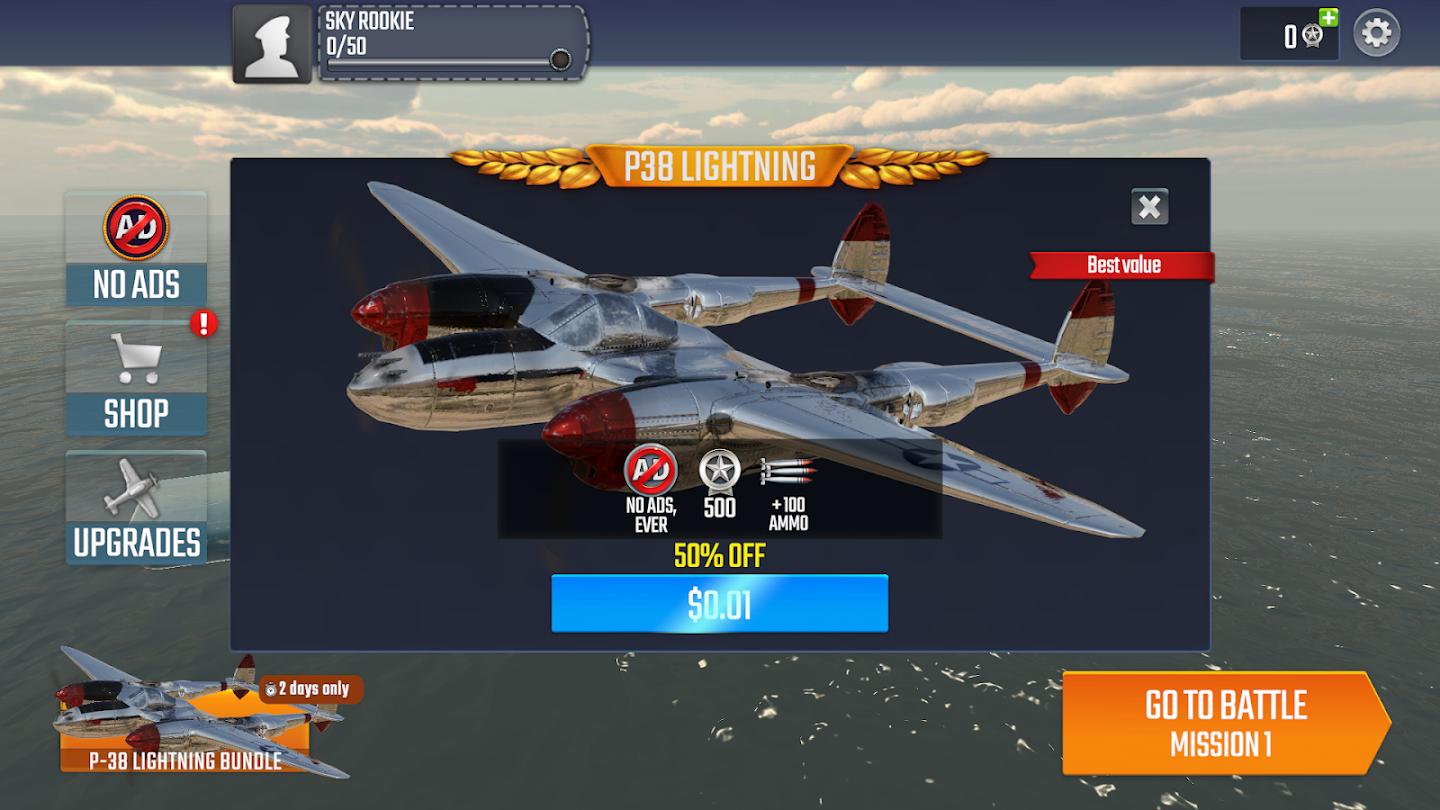The width and height of the screenshot is (1440, 810).
Task: Open the NO ADS purchase option
Action: 136,250
